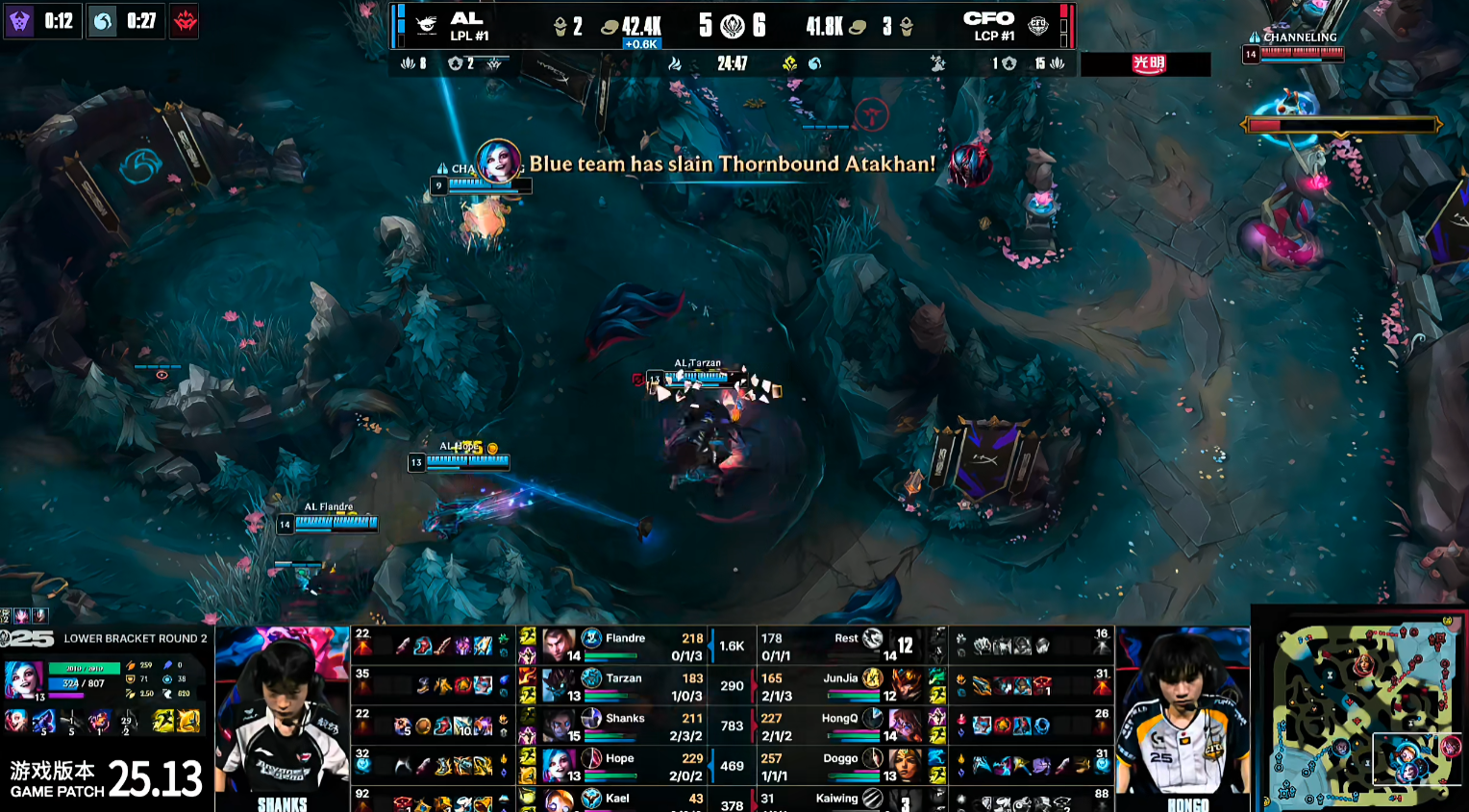Select the Flash summoner spell in the stats panel
This screenshot has width=1469, height=812.
coord(188,720)
